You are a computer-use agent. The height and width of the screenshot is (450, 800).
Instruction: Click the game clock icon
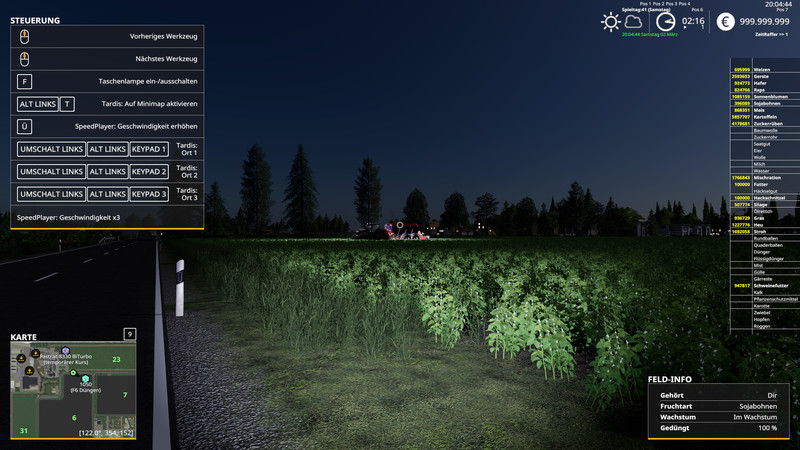pyautogui.click(x=665, y=21)
